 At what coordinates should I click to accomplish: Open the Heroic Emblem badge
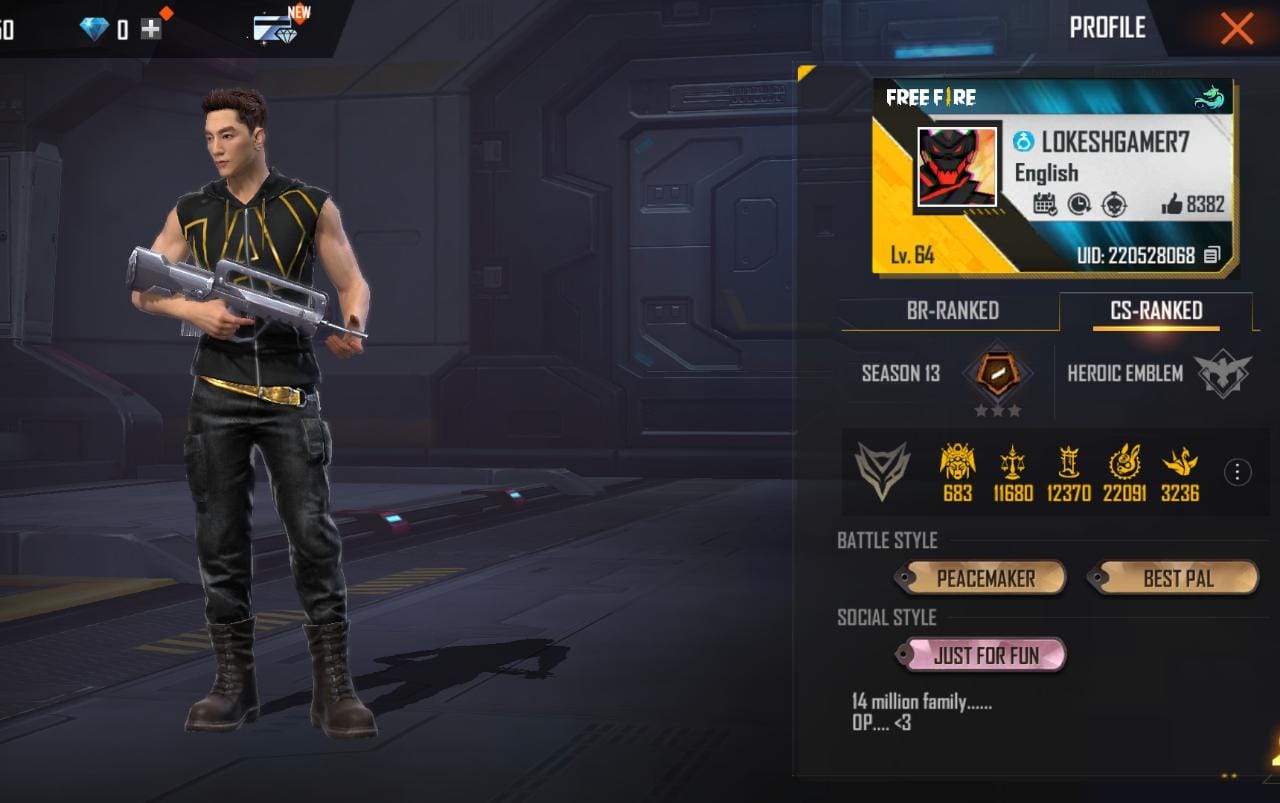tap(1222, 374)
